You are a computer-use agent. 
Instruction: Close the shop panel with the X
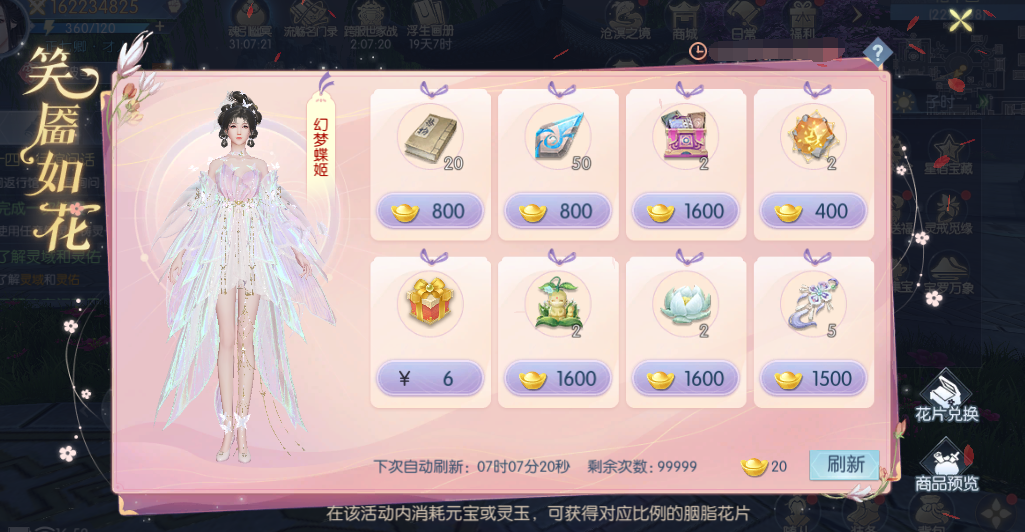[x=961, y=20]
